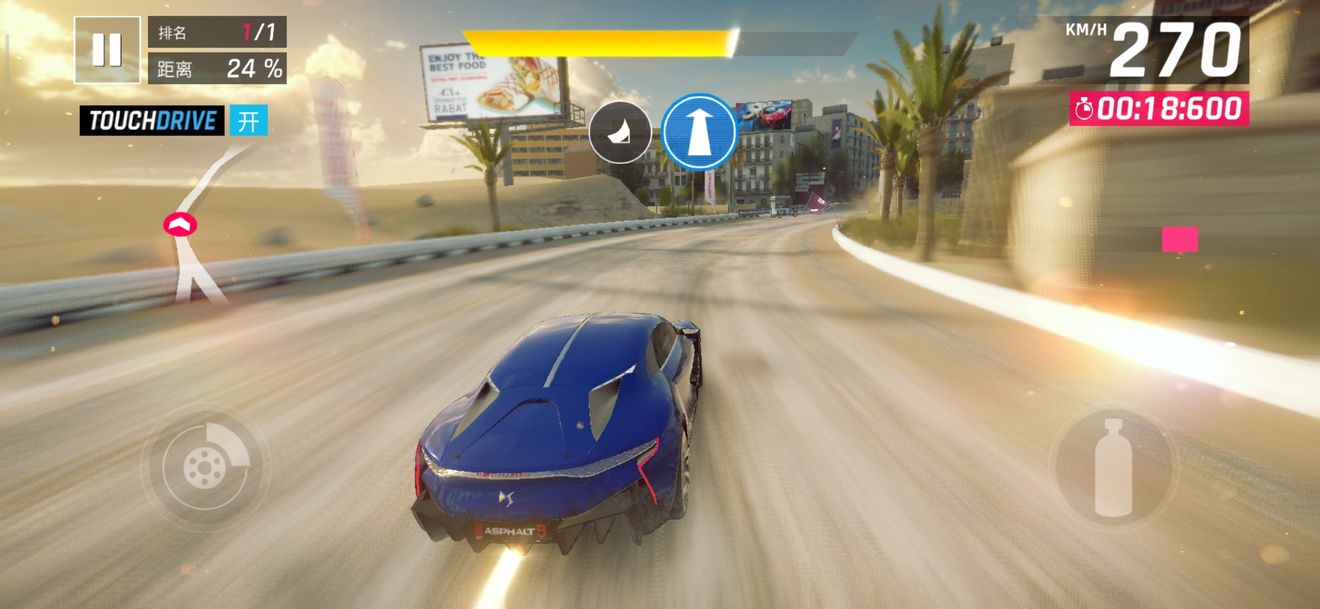Toggle the TouchDrive switch
Screen dimensions: 1320x609
(248, 121)
